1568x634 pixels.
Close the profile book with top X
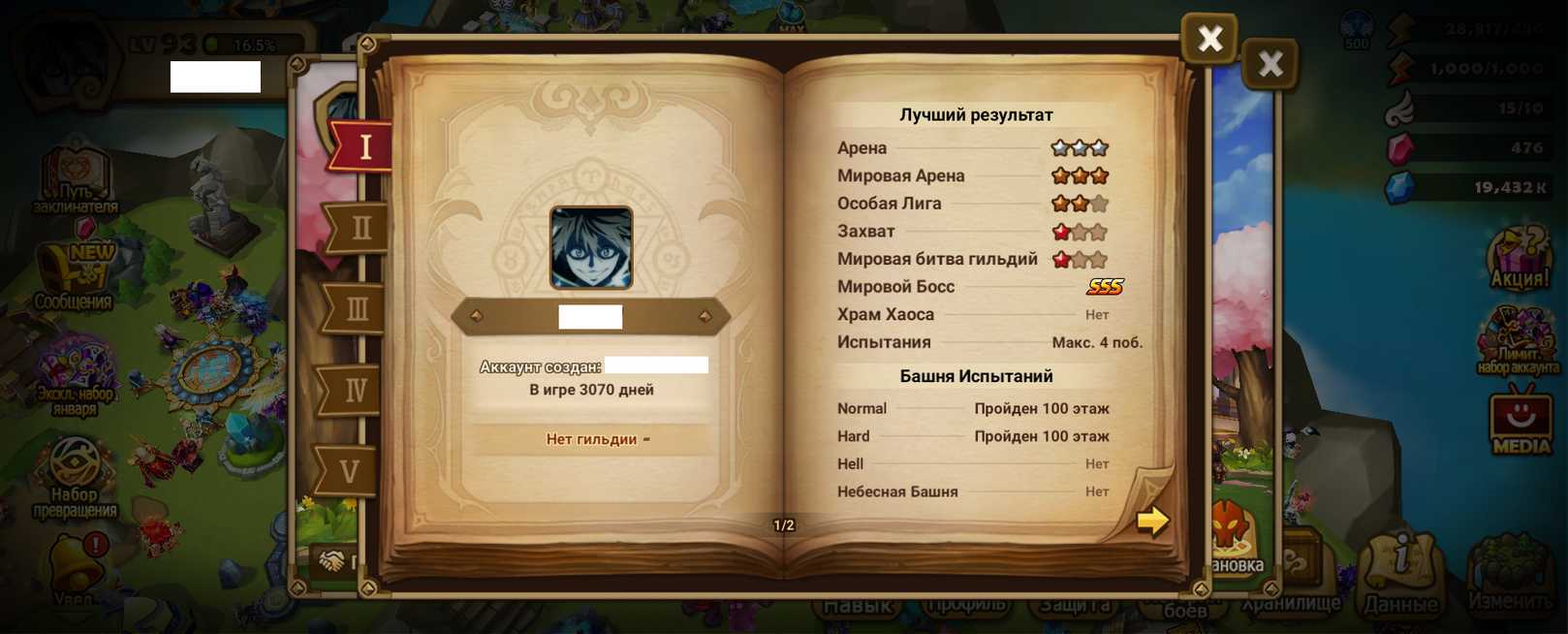(1208, 39)
